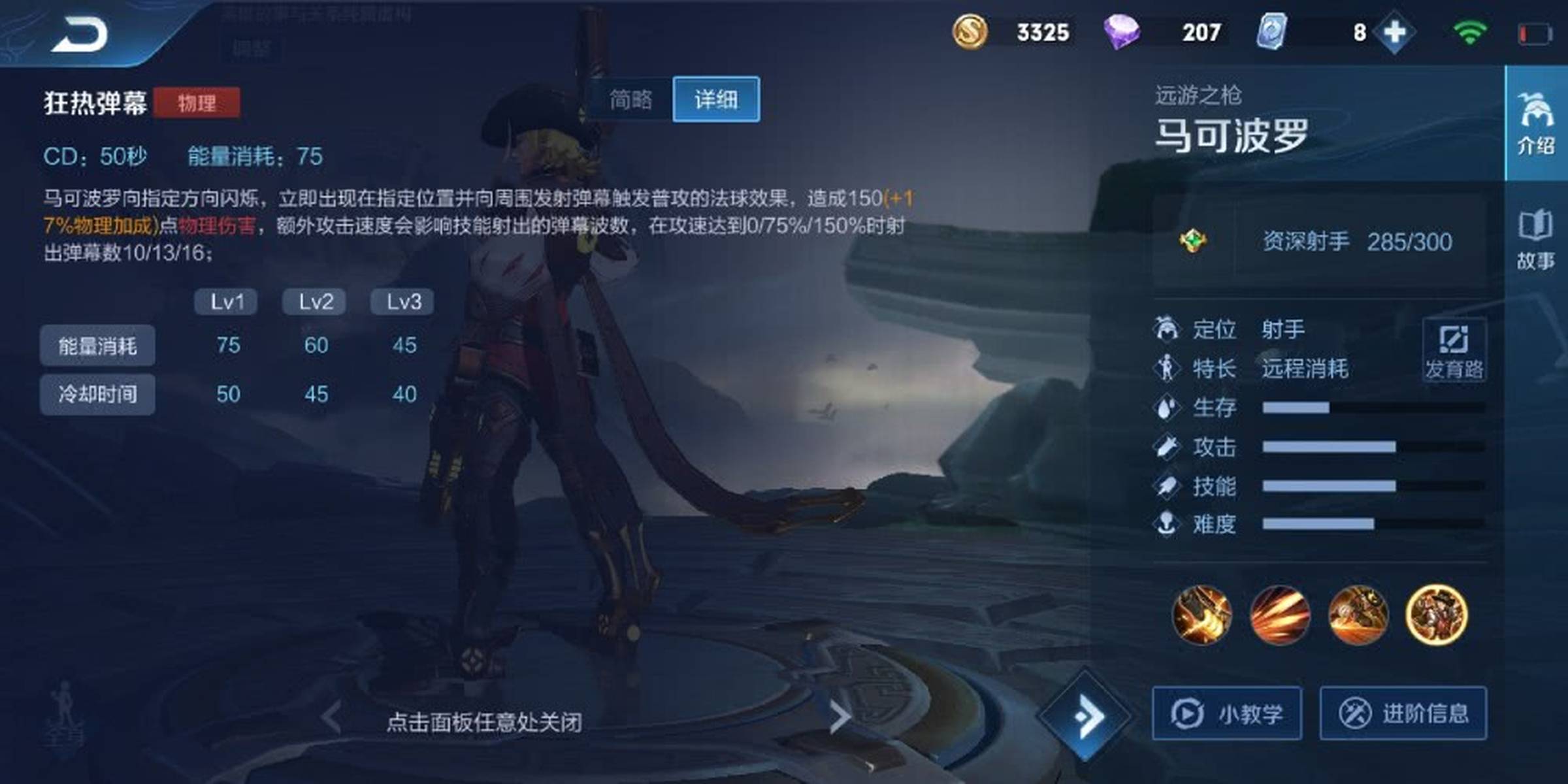Switch to 简略 view

630,99
